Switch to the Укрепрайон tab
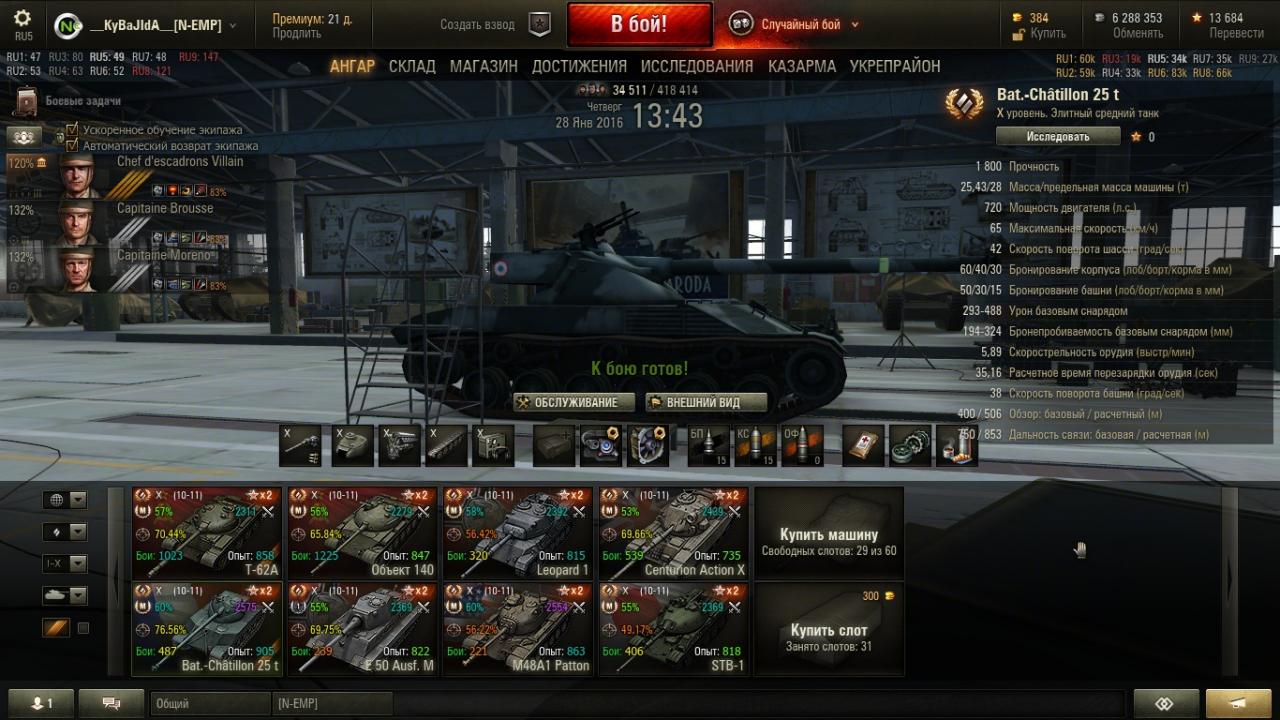Screen dimensions: 1280x720 pos(895,66)
